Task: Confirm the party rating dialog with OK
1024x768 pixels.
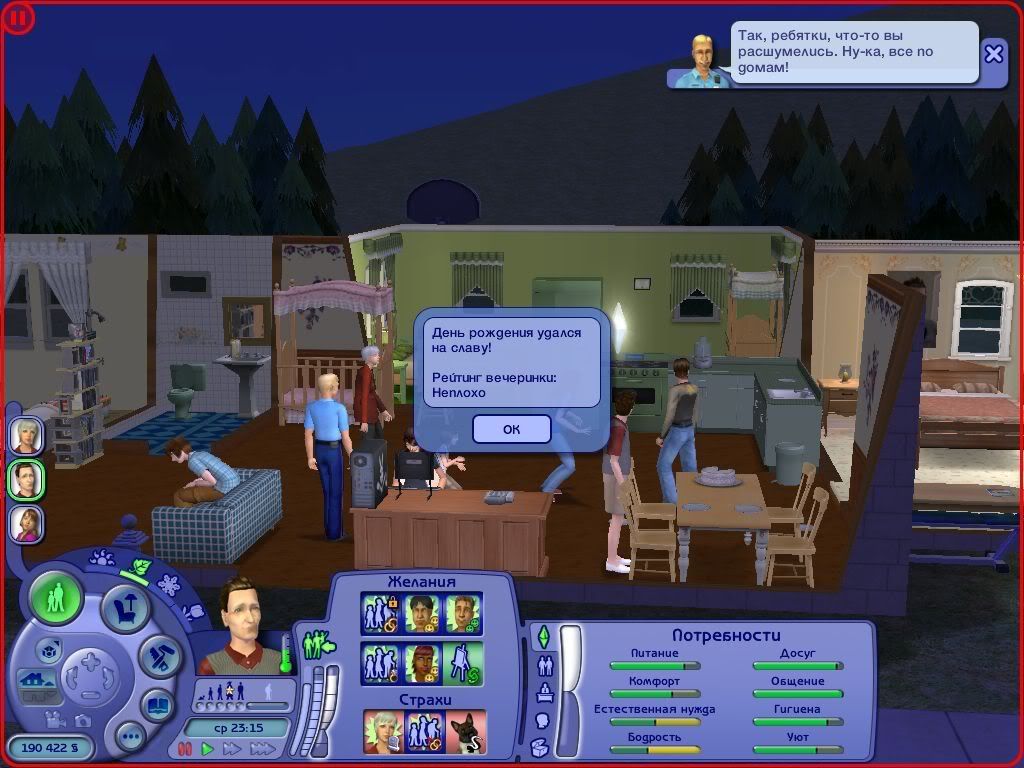Action: pyautogui.click(x=511, y=429)
